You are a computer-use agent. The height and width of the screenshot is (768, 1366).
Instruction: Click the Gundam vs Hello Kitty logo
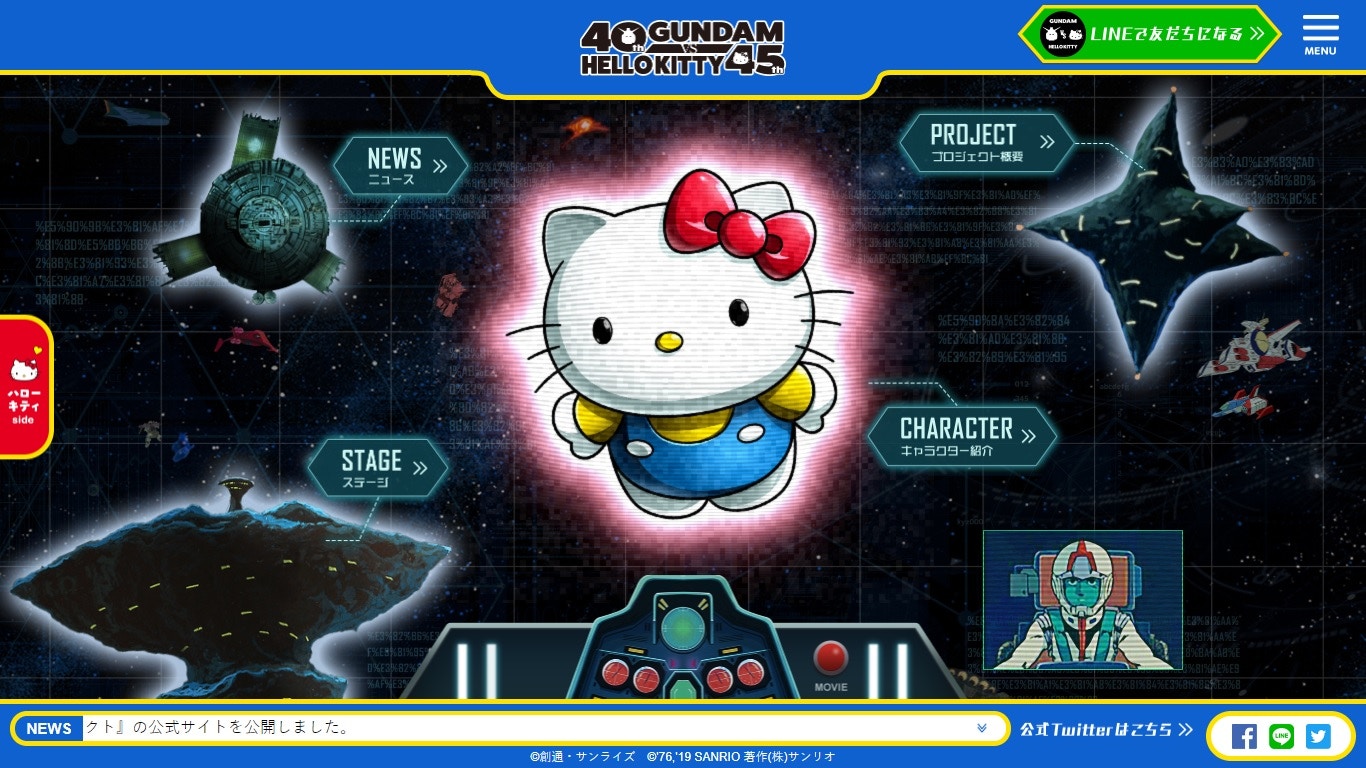683,48
